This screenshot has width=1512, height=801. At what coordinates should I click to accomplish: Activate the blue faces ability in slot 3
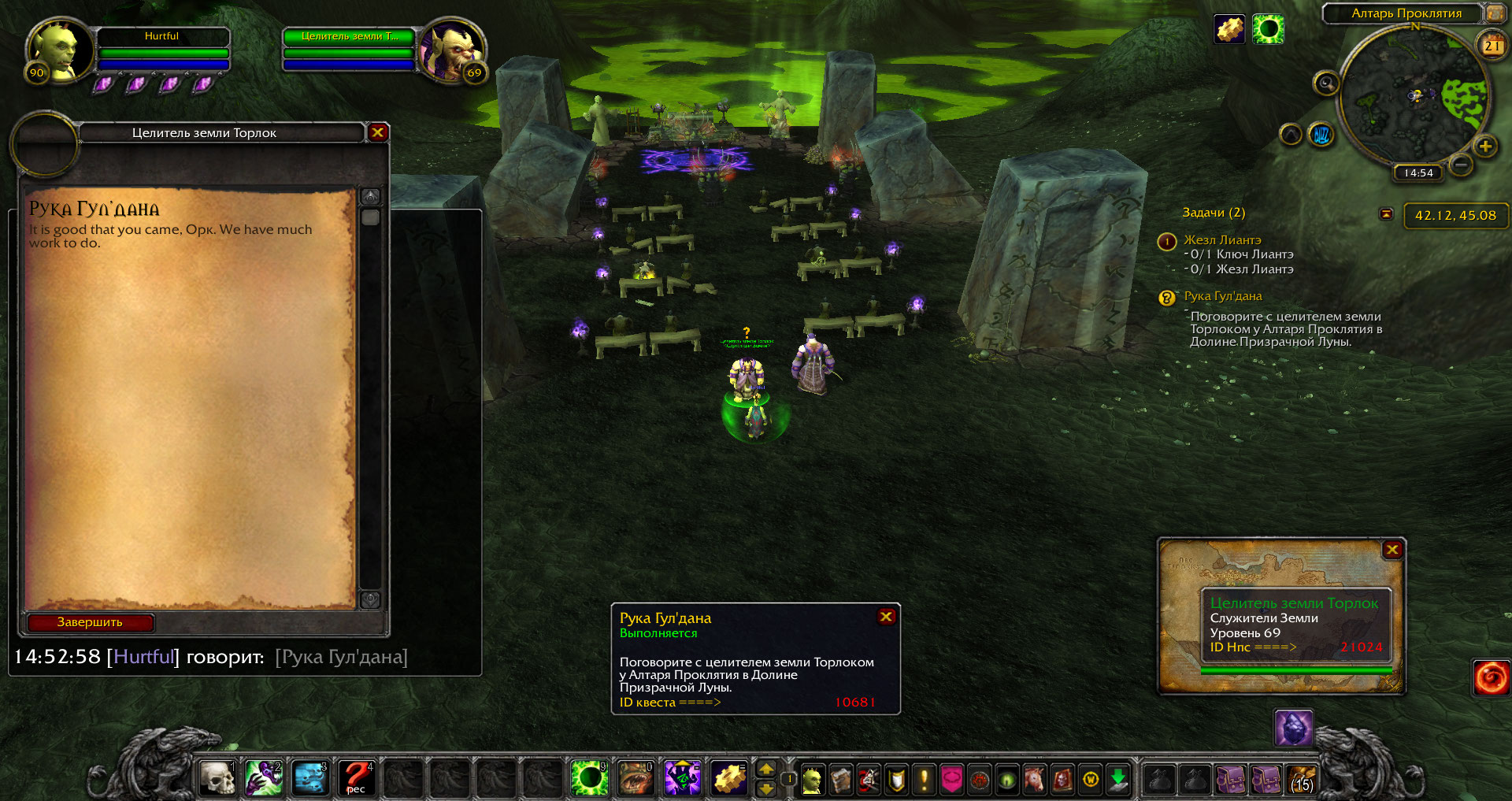310,778
